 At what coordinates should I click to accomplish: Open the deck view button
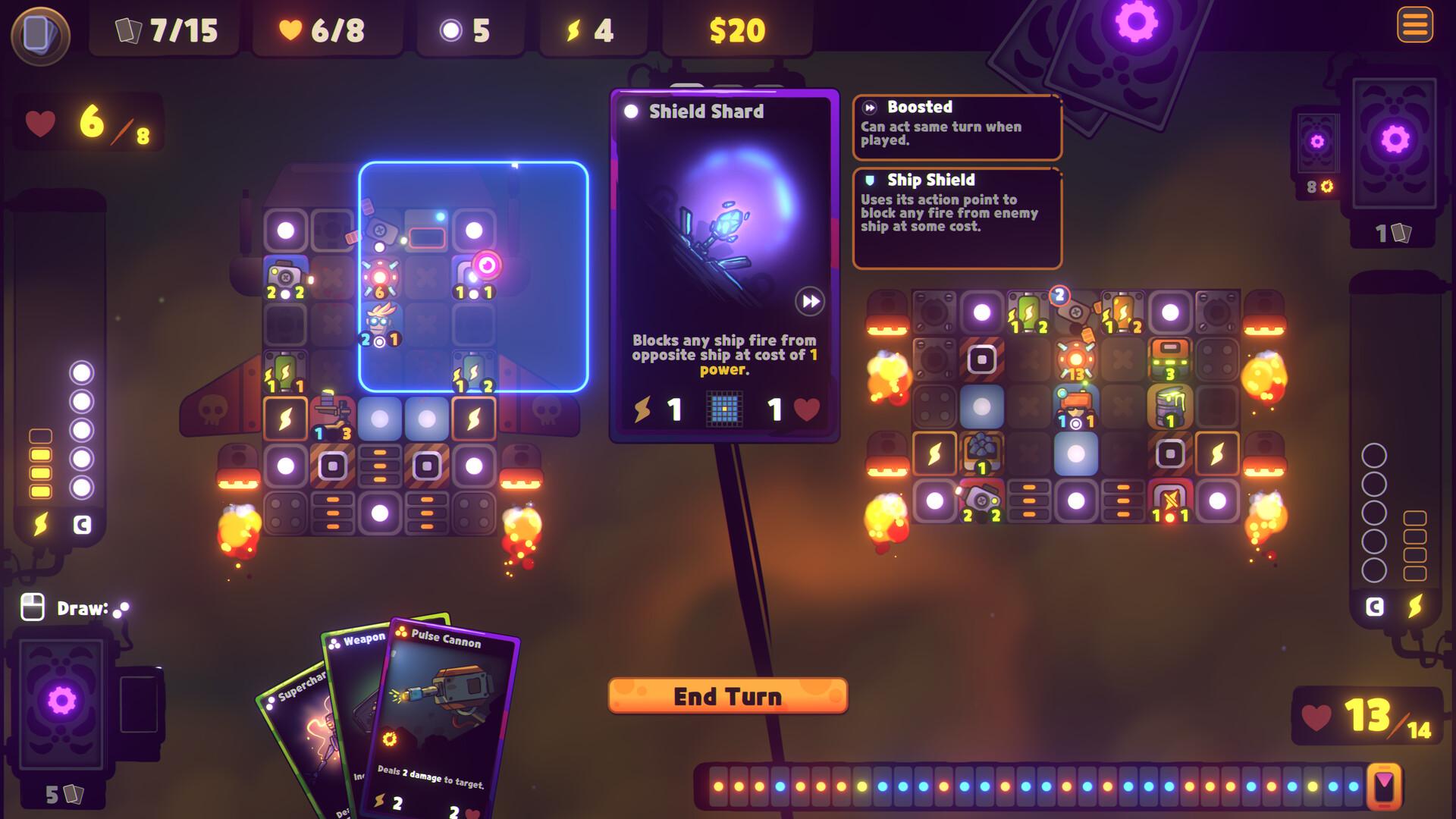[40, 34]
